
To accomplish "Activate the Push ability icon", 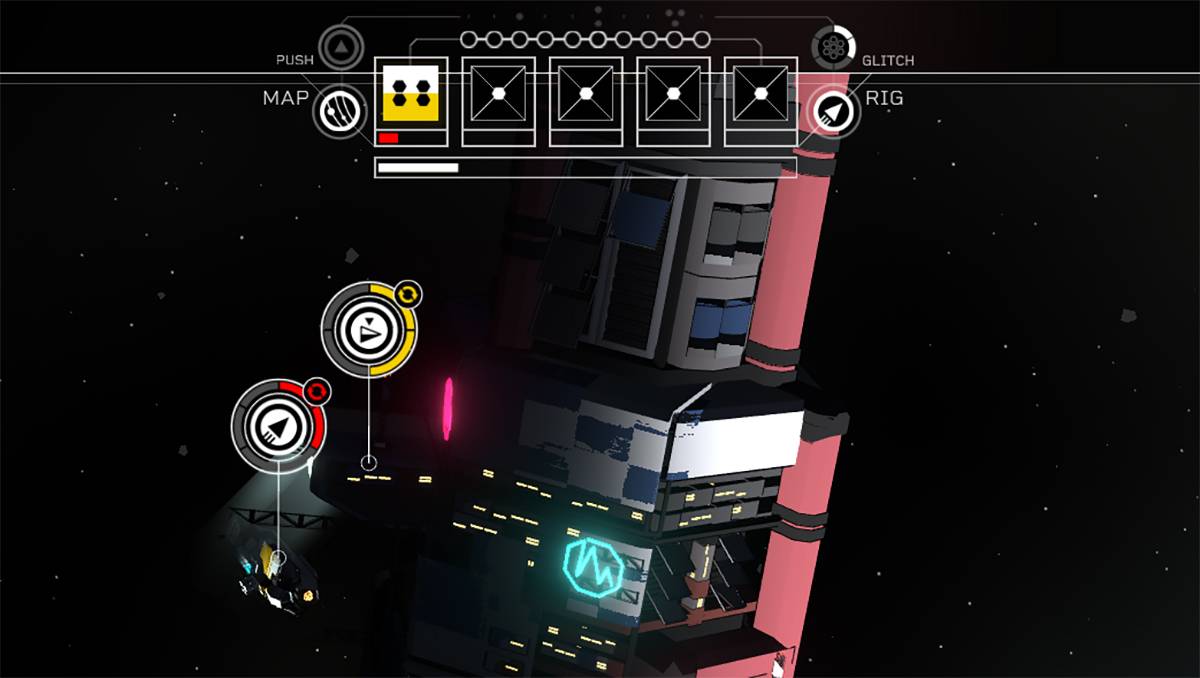I will pyautogui.click(x=341, y=46).
